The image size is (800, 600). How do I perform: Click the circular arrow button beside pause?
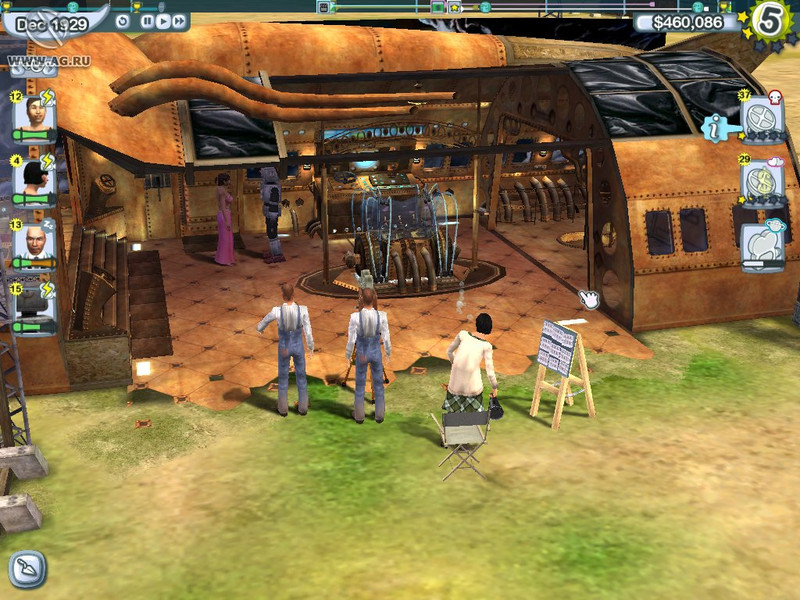pyautogui.click(x=123, y=20)
